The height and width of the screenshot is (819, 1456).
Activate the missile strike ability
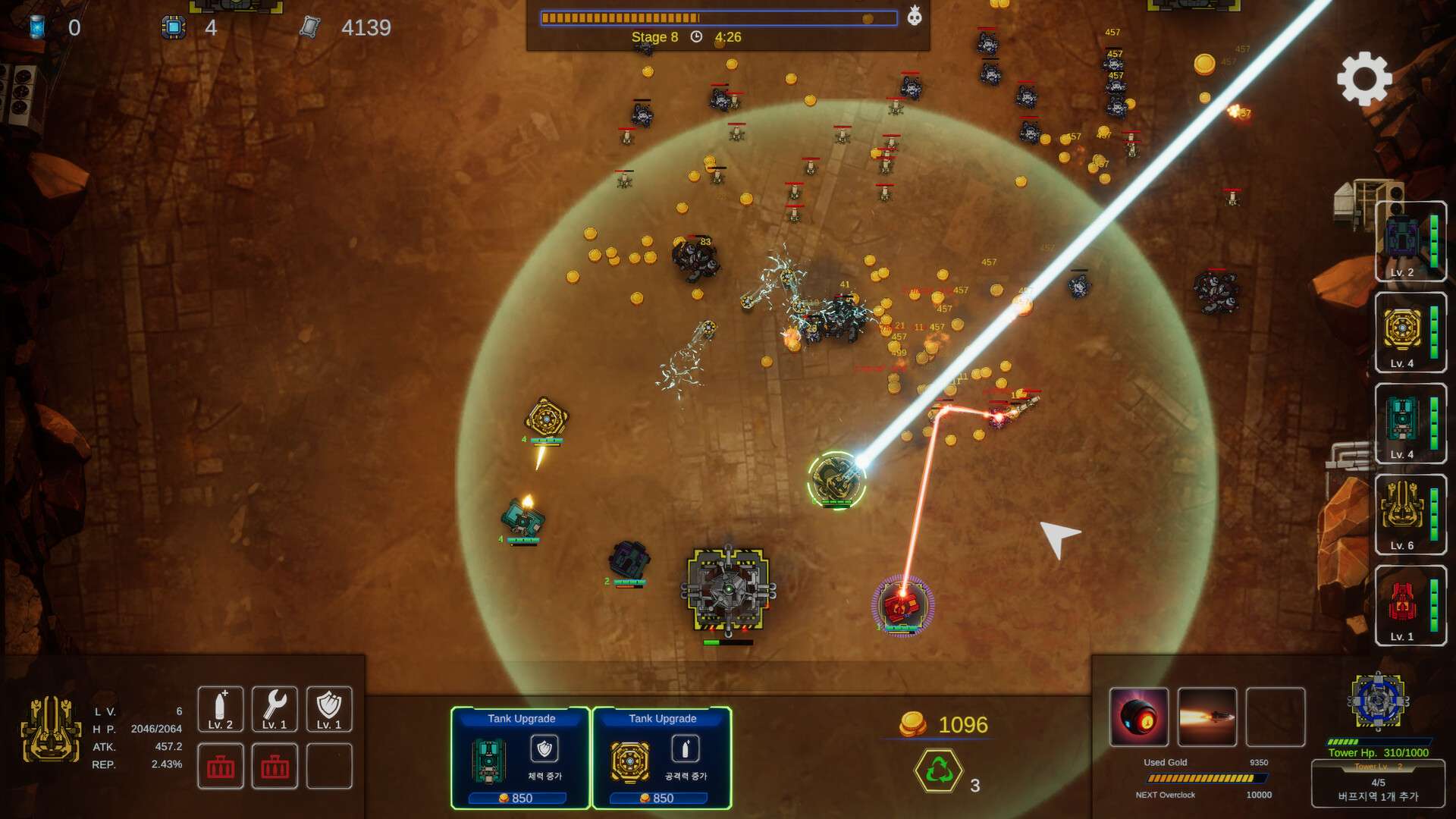point(1207,717)
